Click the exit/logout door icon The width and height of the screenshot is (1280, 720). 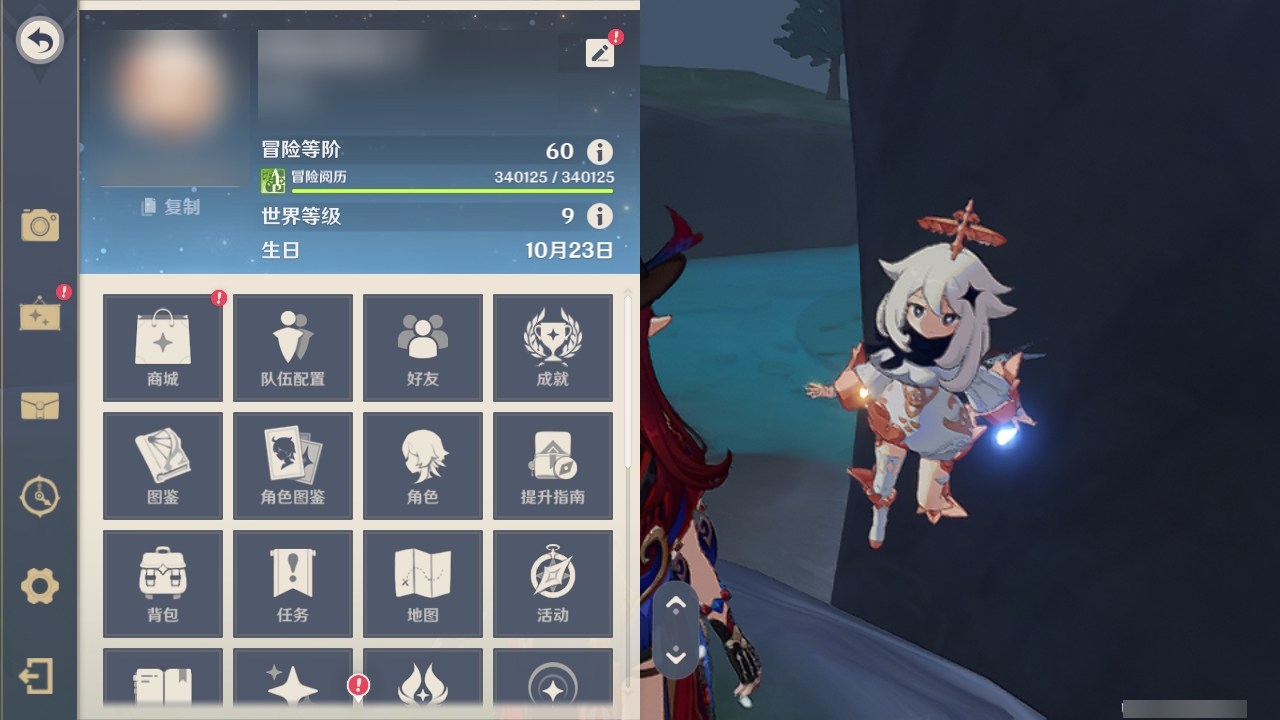[x=39, y=677]
